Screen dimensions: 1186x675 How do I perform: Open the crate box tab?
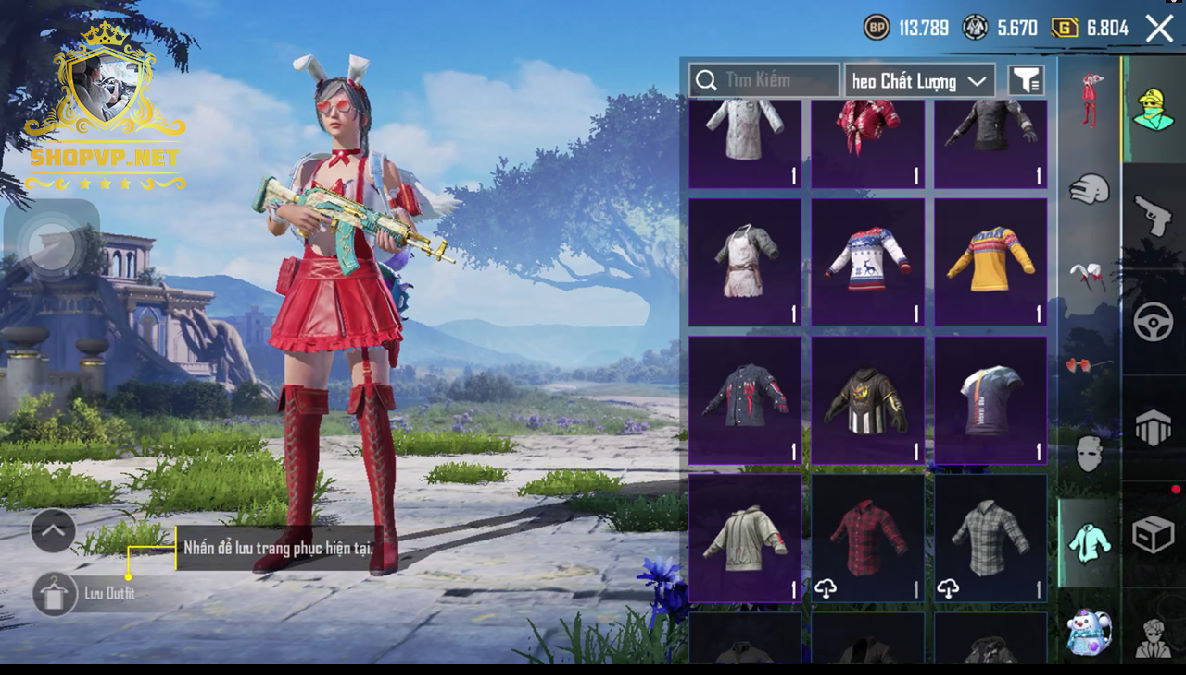pos(1153,536)
